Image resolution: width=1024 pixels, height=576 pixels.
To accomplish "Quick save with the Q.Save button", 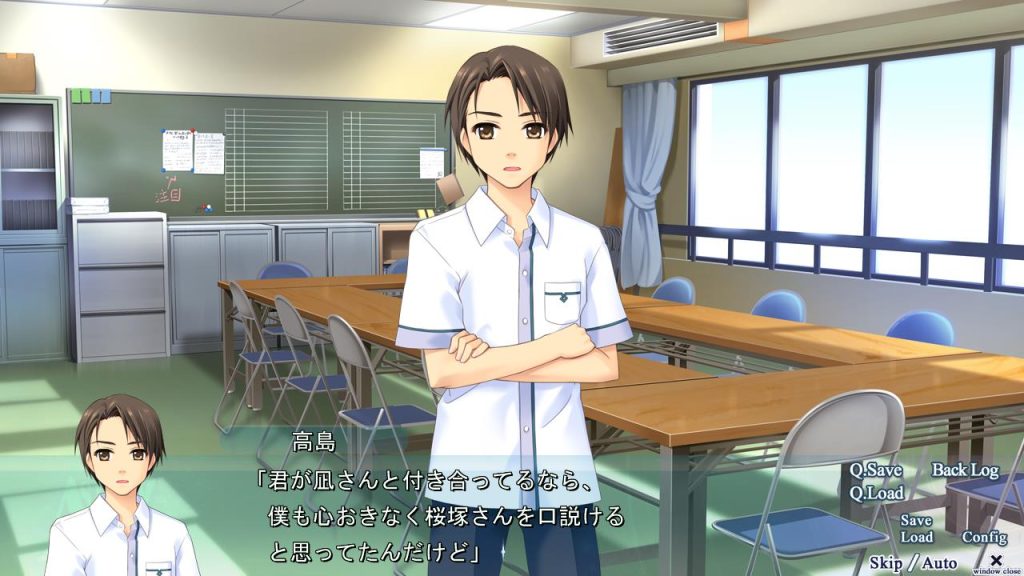I will (875, 470).
